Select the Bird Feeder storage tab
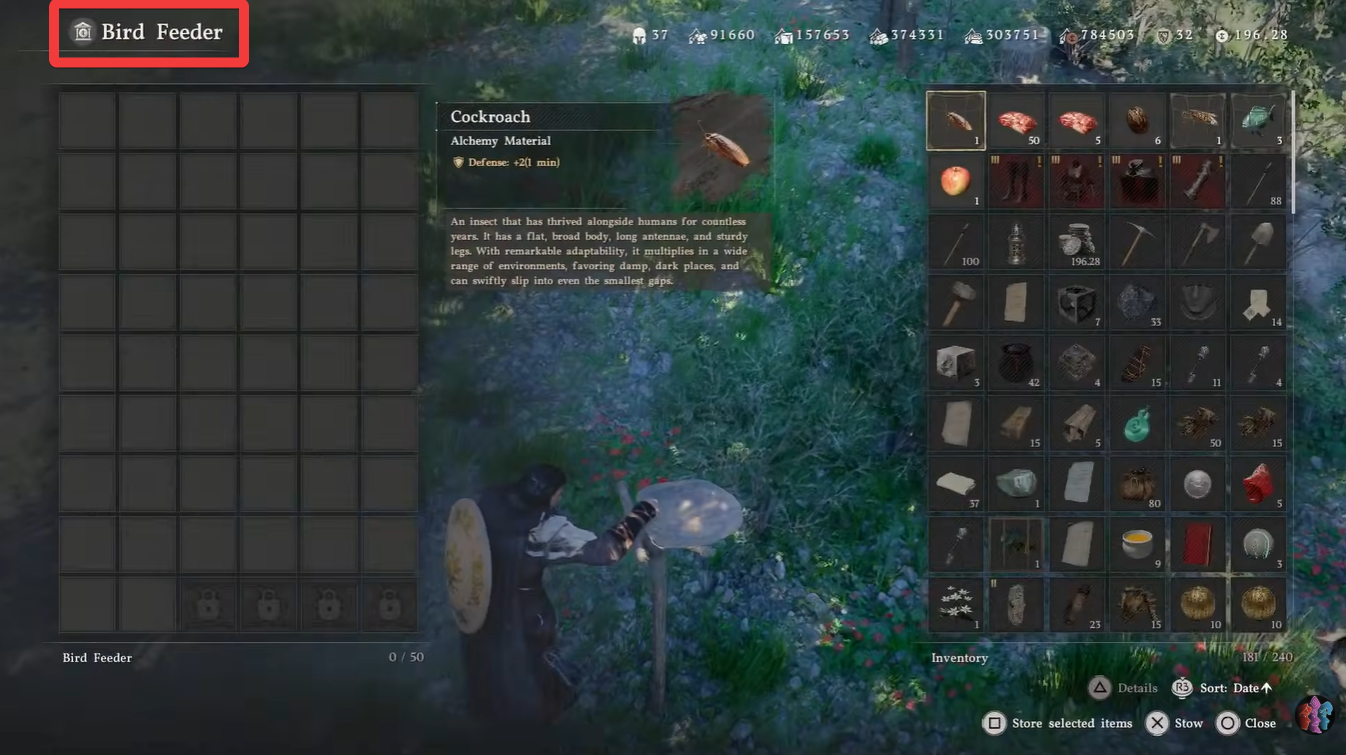 97,657
